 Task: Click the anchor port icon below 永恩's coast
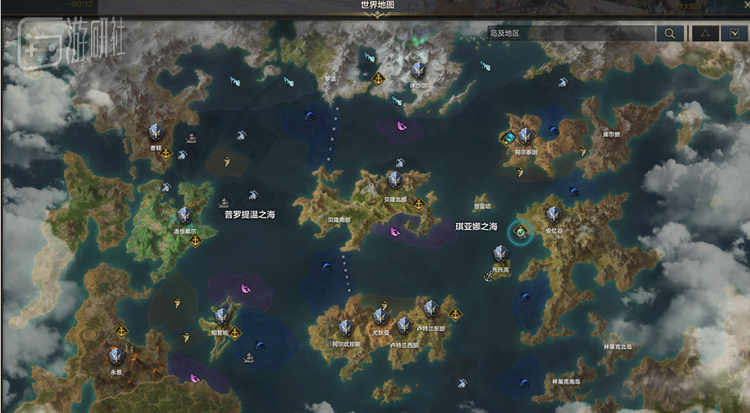[x=122, y=330]
